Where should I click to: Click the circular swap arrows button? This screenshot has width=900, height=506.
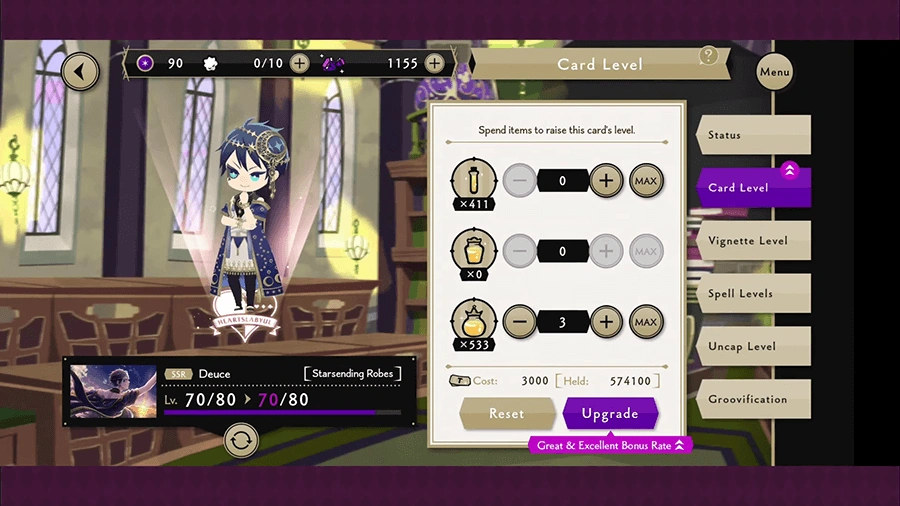click(241, 439)
